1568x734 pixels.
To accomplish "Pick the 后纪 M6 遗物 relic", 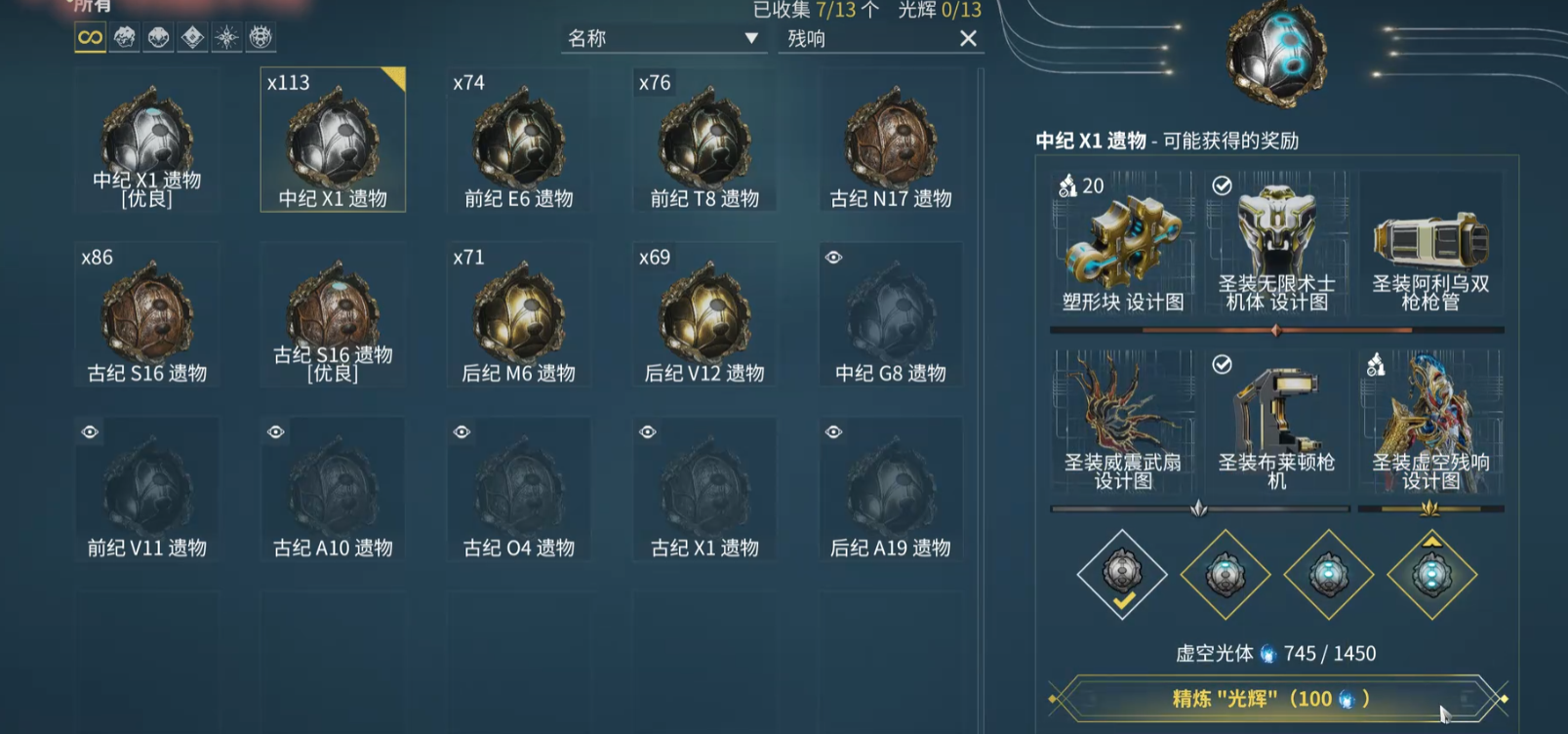I will pos(519,315).
